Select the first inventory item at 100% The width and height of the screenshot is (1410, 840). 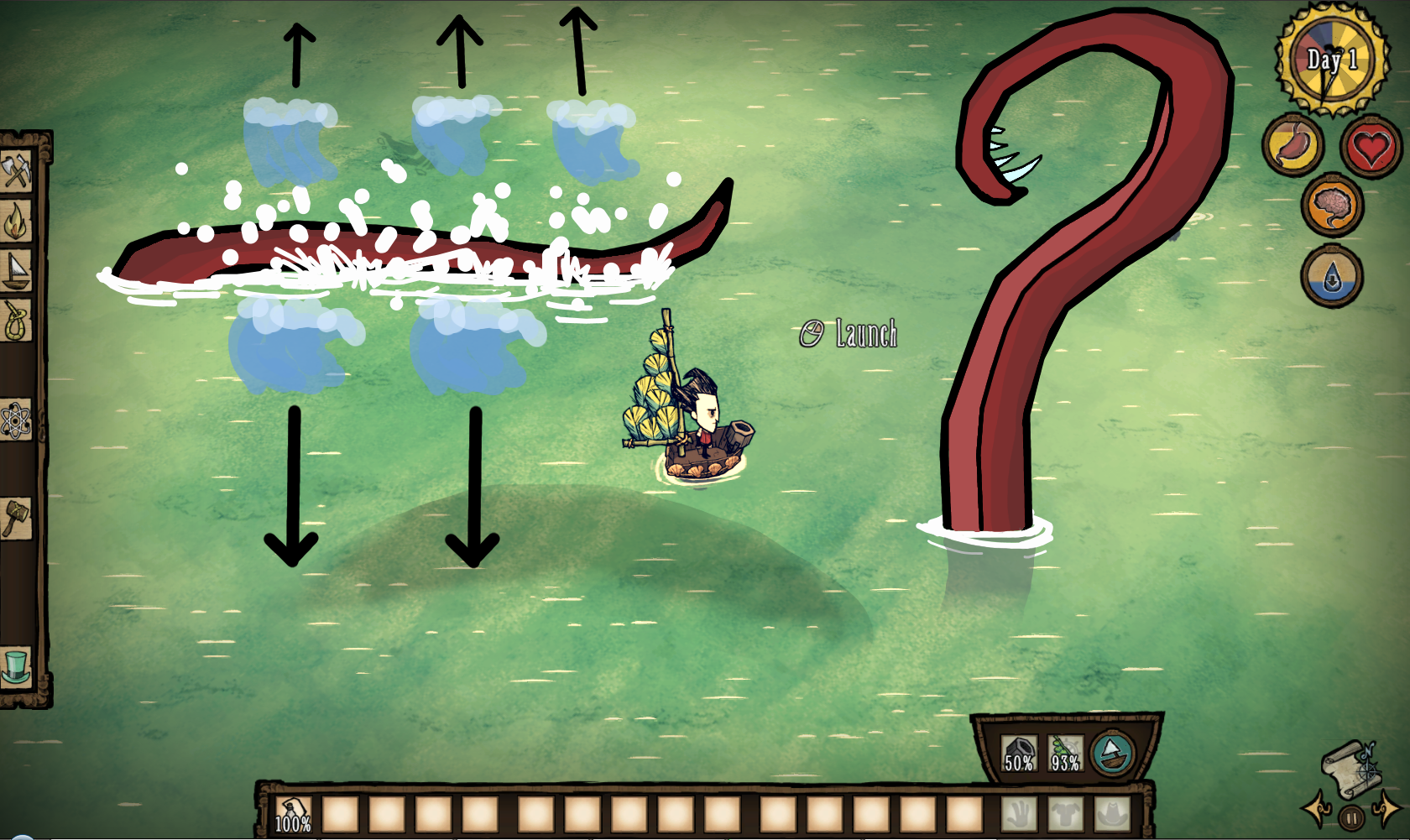point(293,814)
